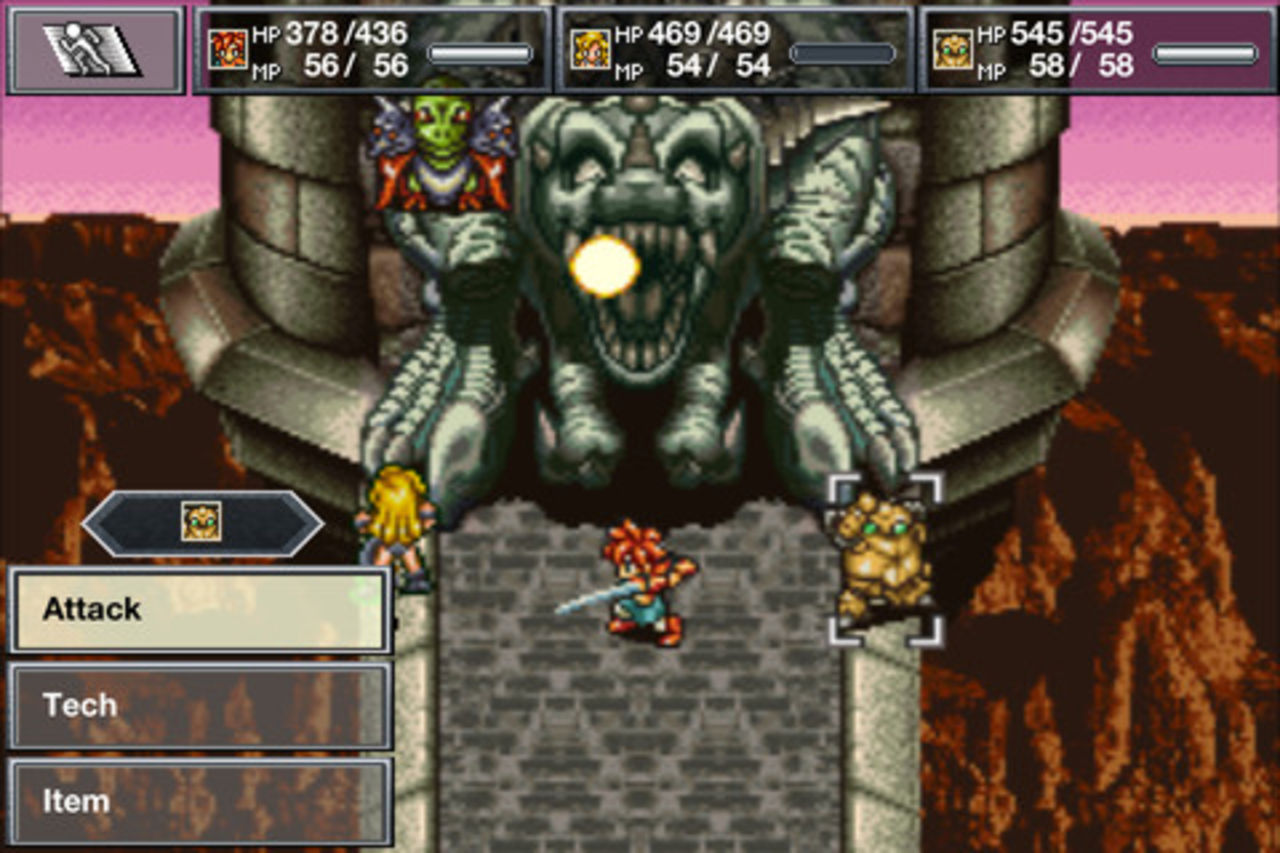The width and height of the screenshot is (1280, 853).
Task: Click Marle's ATB gauge
Action: (842, 55)
